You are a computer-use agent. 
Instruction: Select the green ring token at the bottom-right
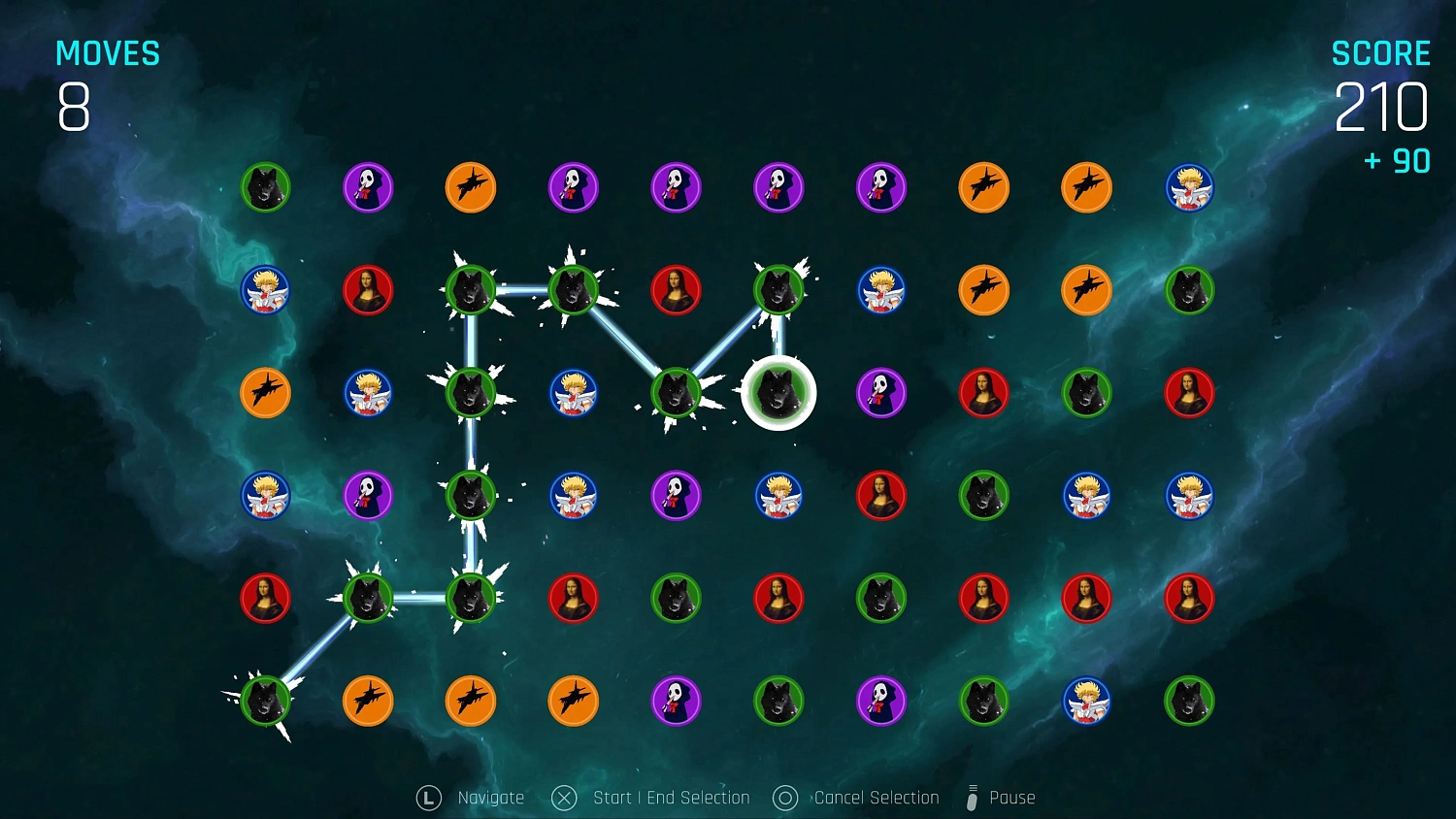[x=1190, y=701]
